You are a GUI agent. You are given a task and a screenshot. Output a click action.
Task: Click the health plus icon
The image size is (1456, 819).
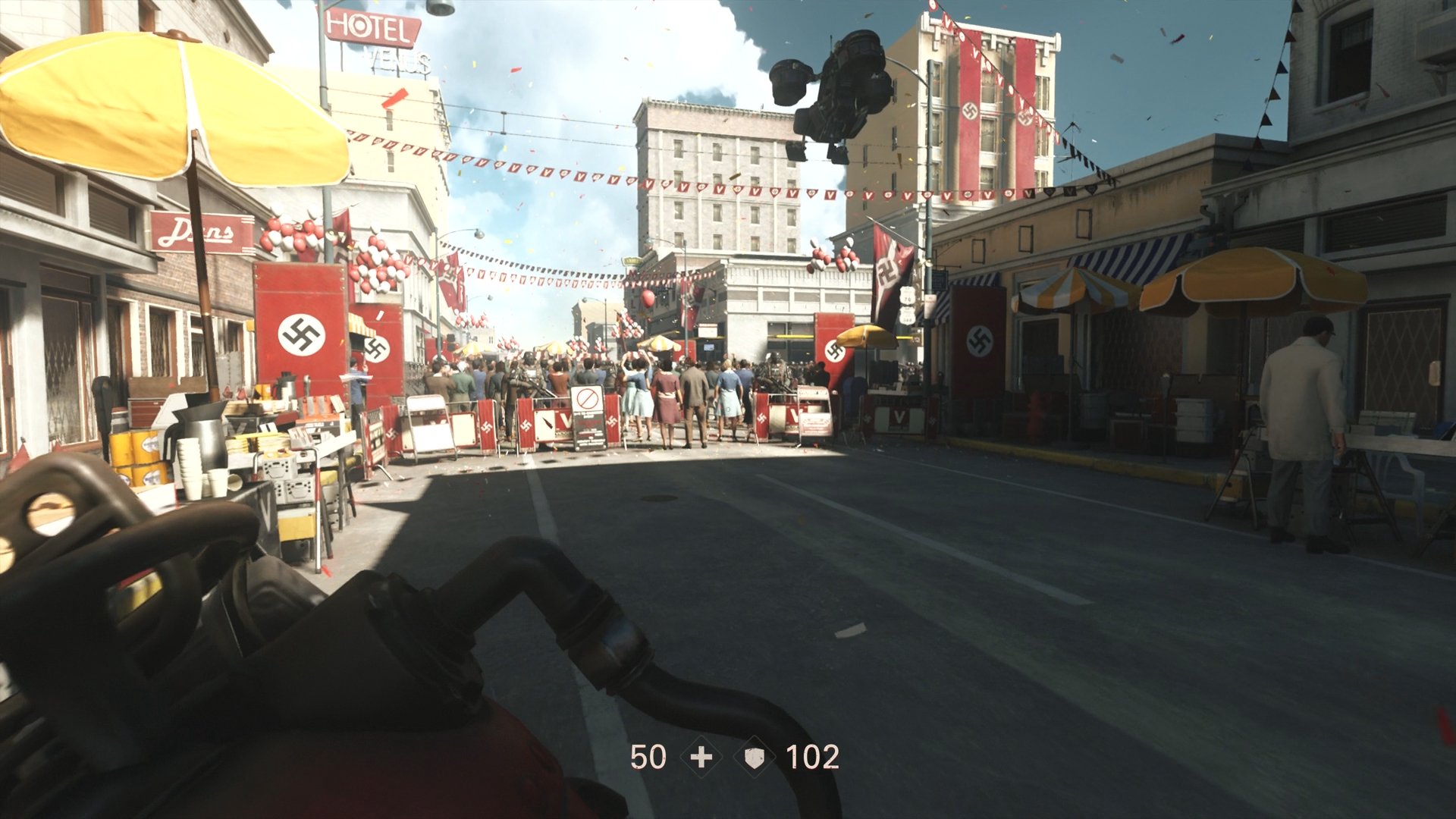(701, 757)
